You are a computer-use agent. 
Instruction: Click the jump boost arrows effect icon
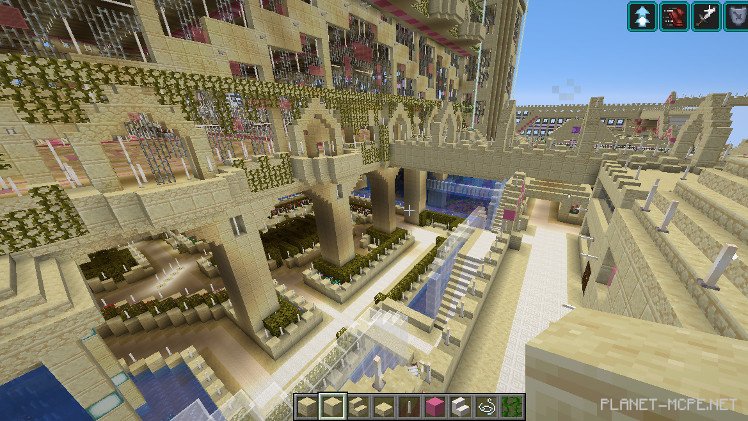pyautogui.click(x=642, y=16)
